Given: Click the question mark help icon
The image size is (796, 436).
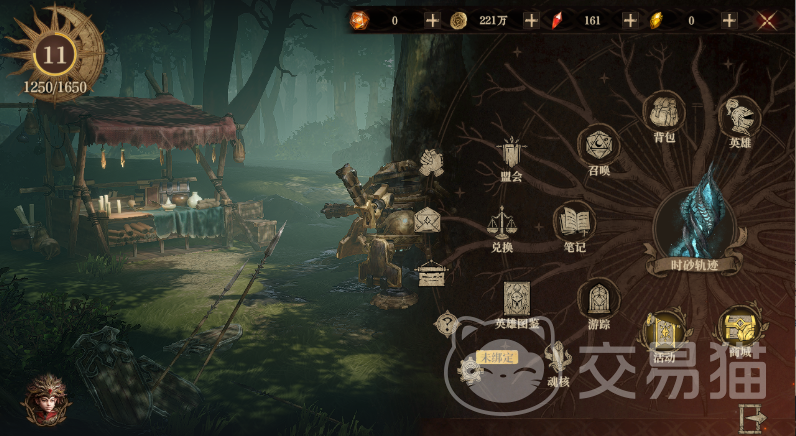Looking at the screenshot, I should click(x=446, y=324).
